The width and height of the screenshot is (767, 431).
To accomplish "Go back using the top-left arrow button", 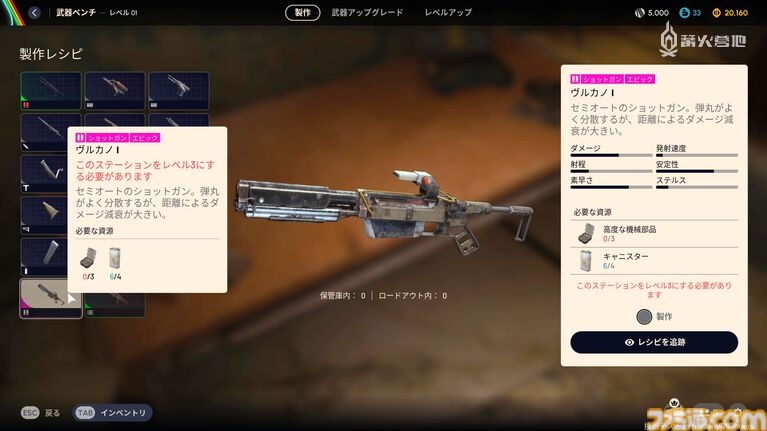I will point(34,13).
